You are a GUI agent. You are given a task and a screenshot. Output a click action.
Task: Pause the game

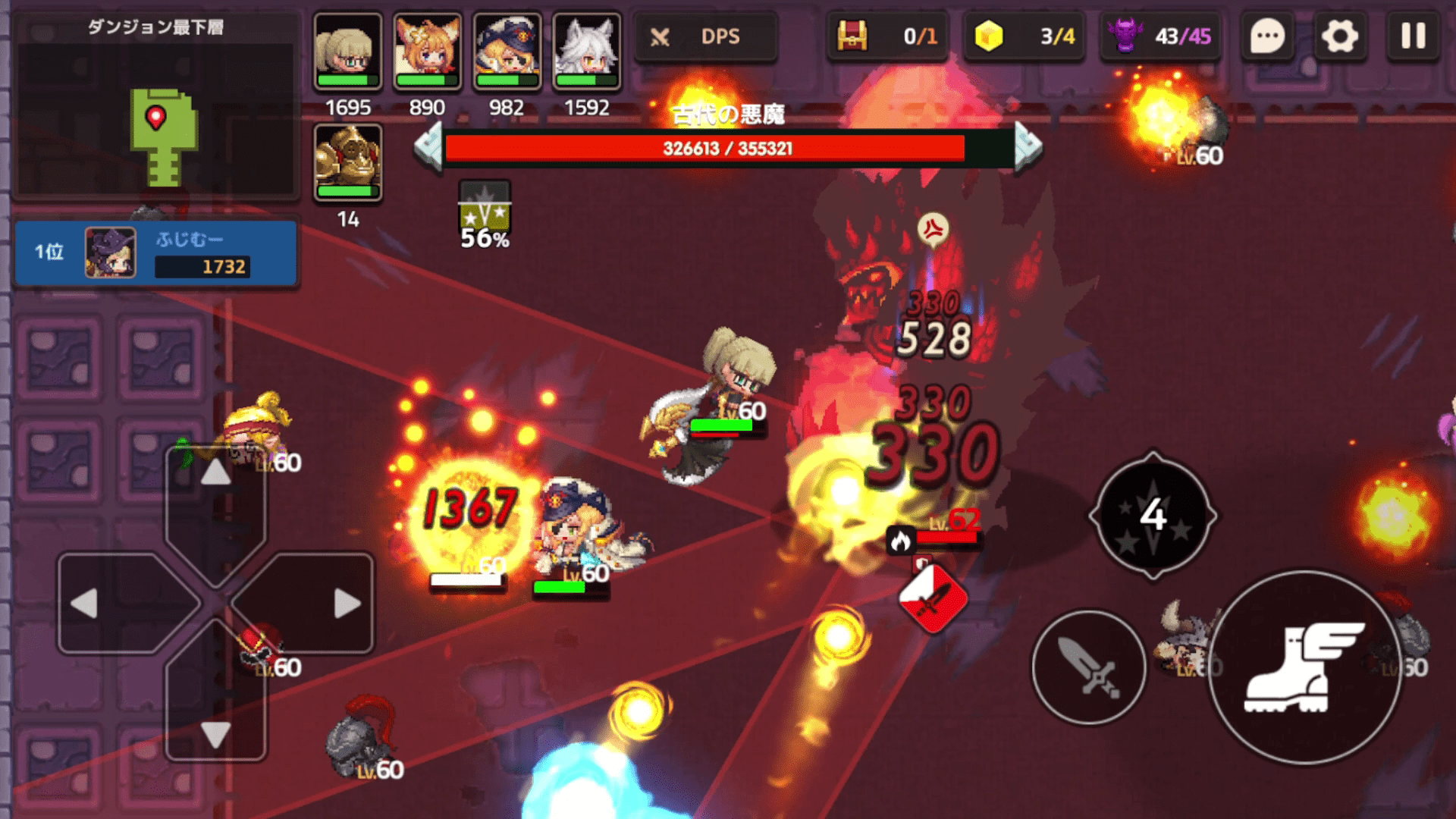1413,36
